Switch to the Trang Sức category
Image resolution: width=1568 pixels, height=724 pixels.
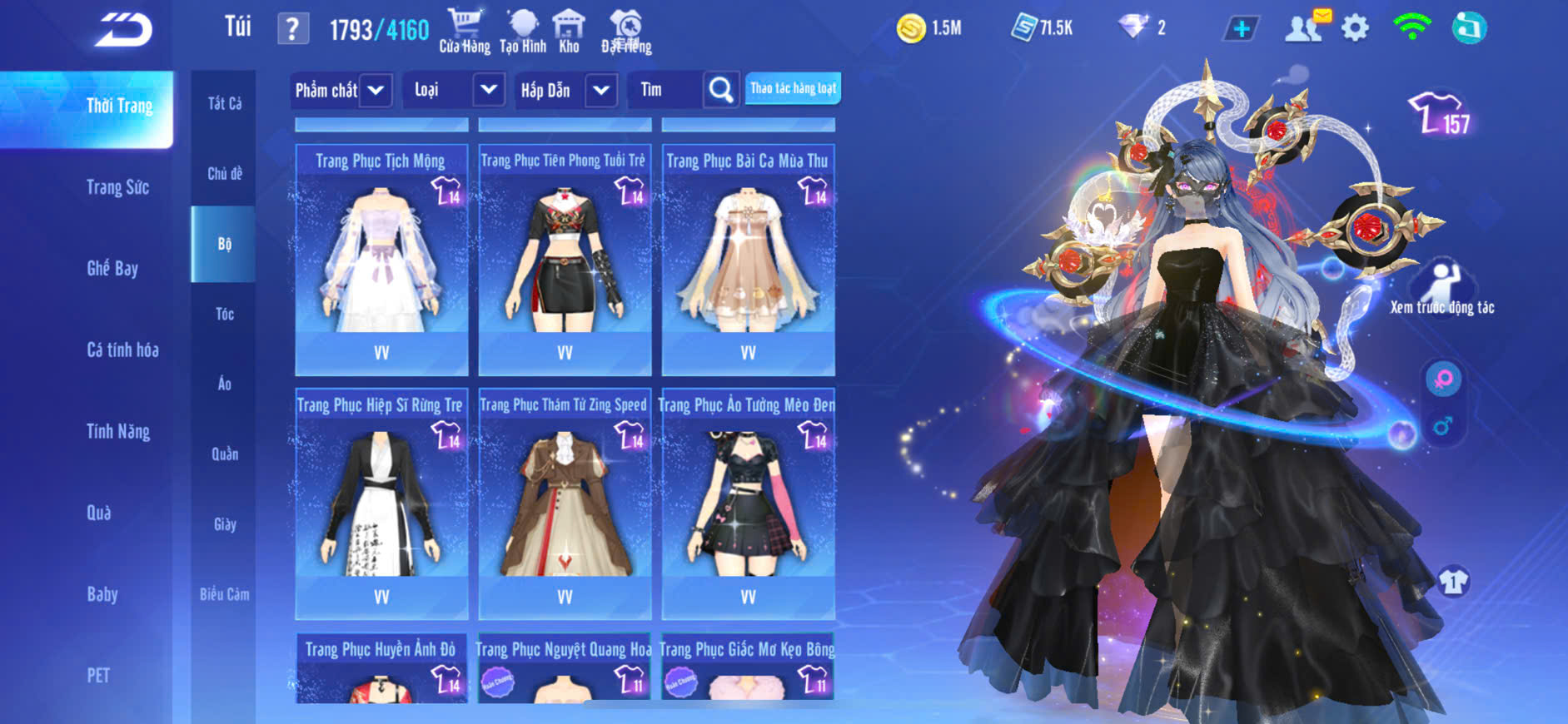click(117, 187)
